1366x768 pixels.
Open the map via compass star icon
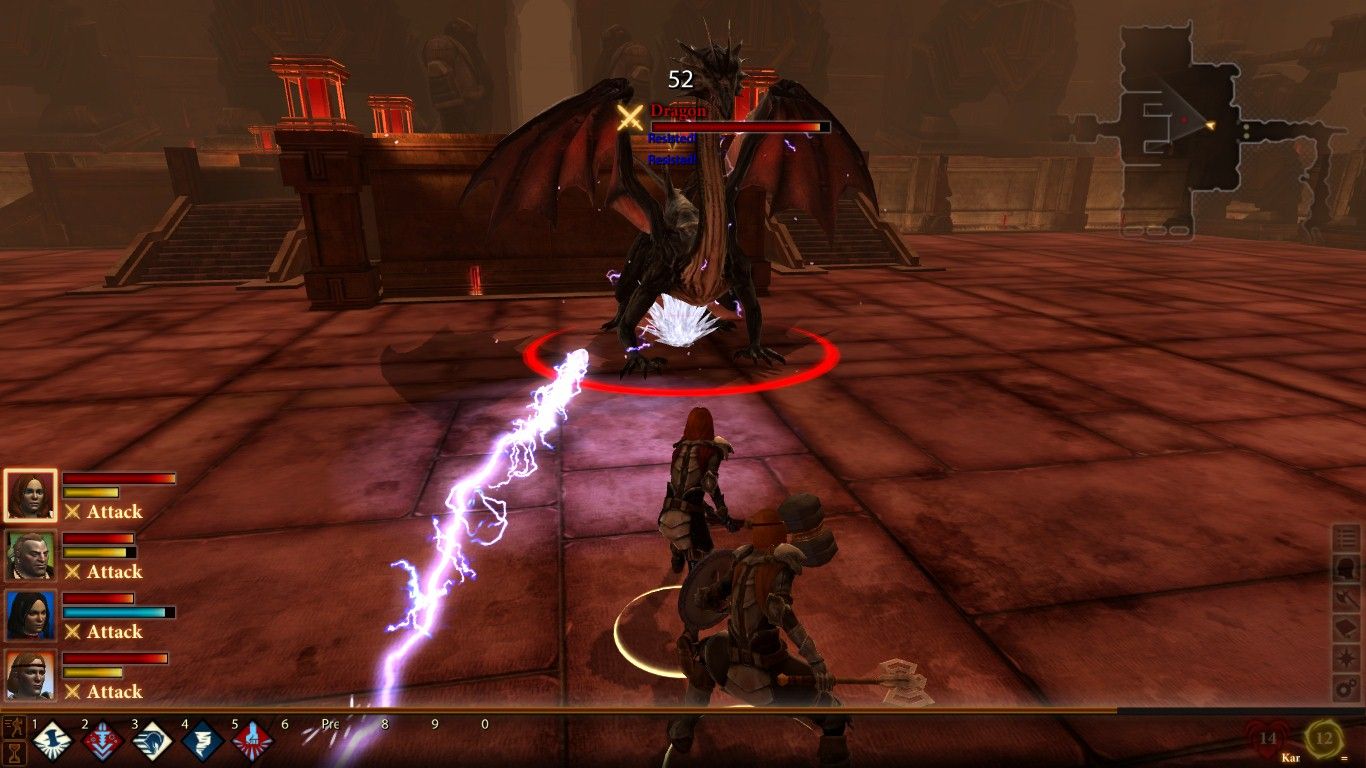click(x=1347, y=658)
